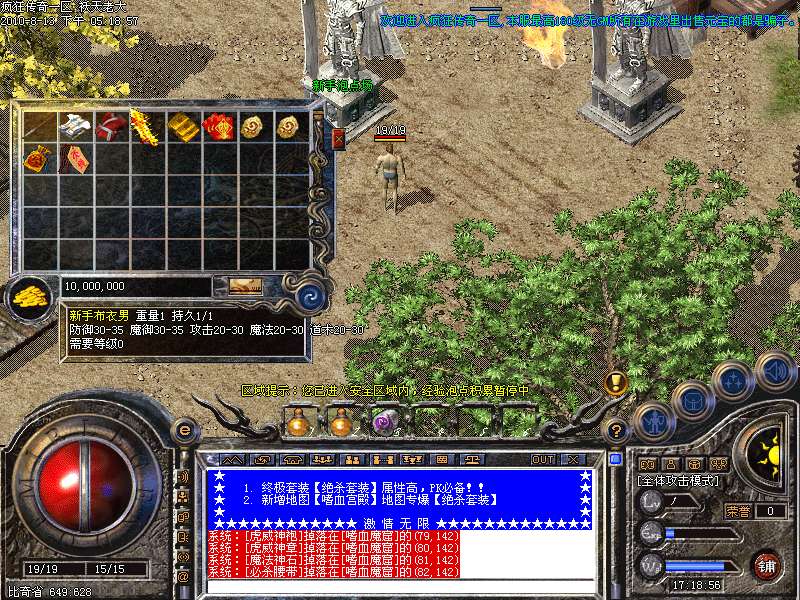
Task: Open help with the question mark button
Action: coord(617,431)
